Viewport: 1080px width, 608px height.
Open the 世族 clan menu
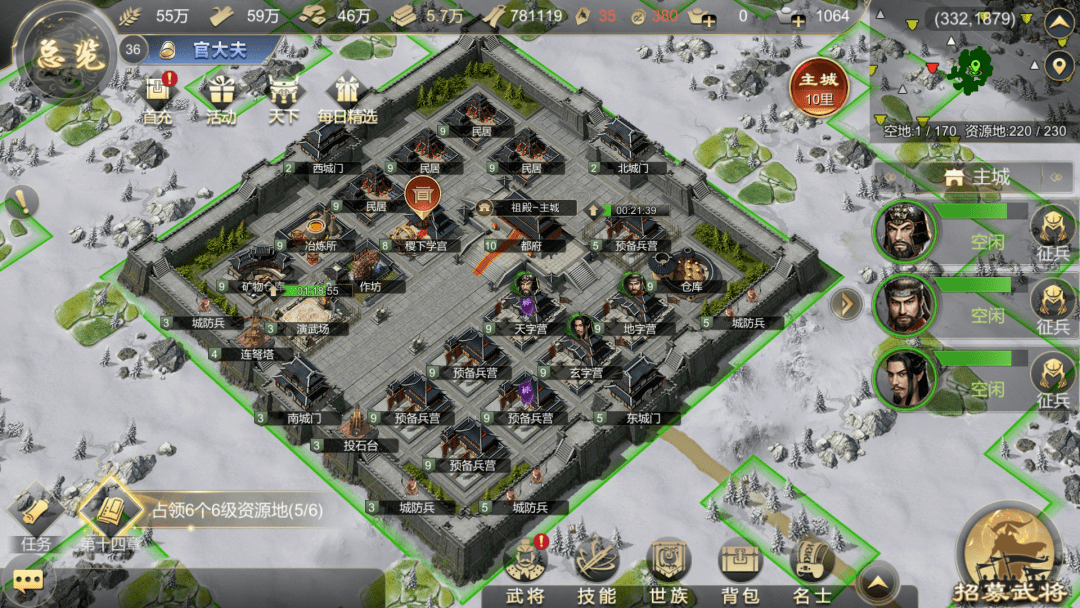[668, 571]
